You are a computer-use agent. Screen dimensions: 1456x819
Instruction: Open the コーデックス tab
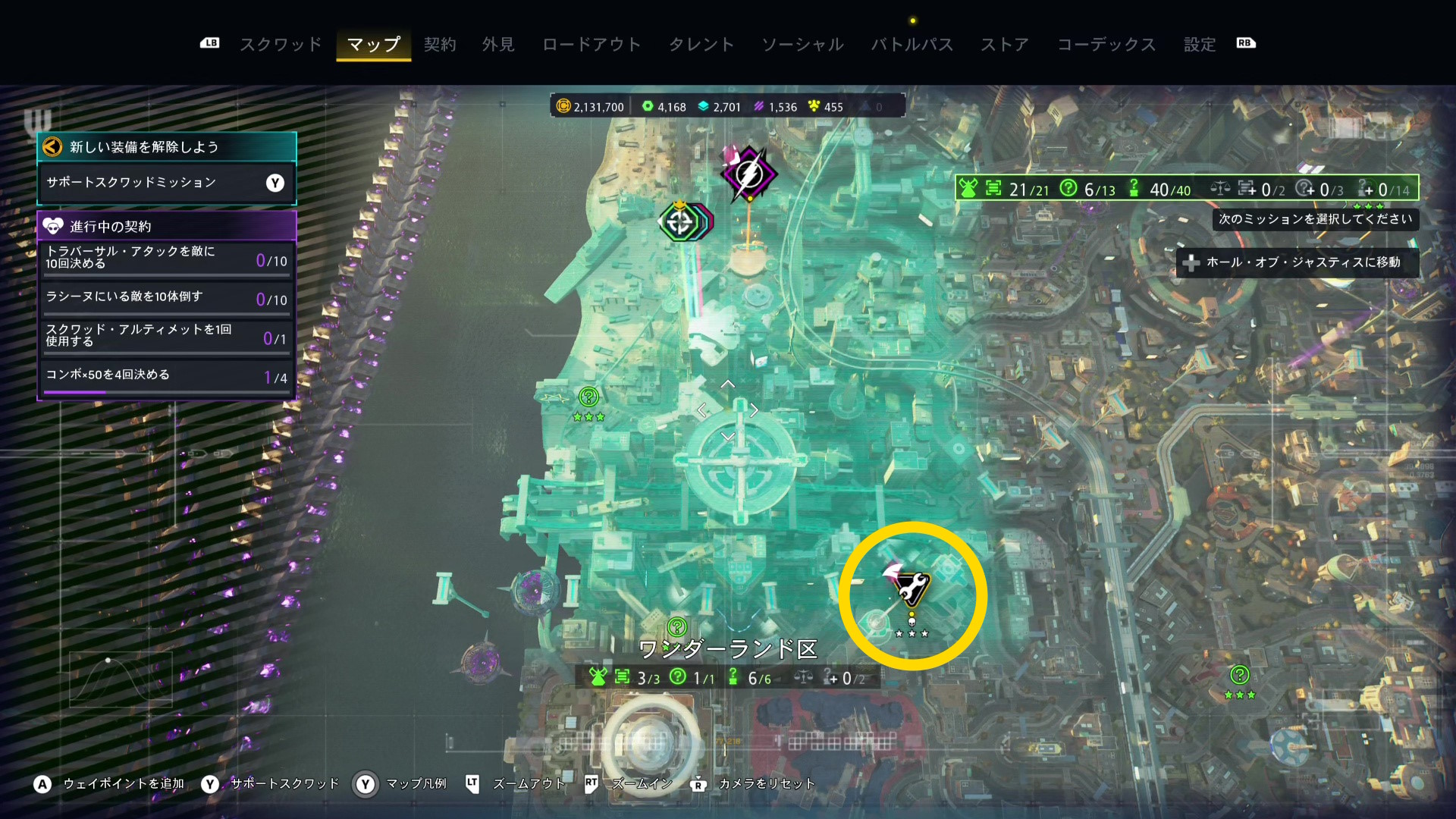point(1106,45)
